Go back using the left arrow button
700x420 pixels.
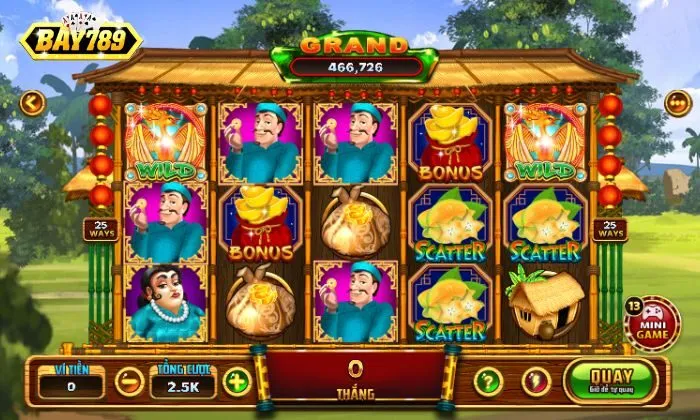pos(32,102)
